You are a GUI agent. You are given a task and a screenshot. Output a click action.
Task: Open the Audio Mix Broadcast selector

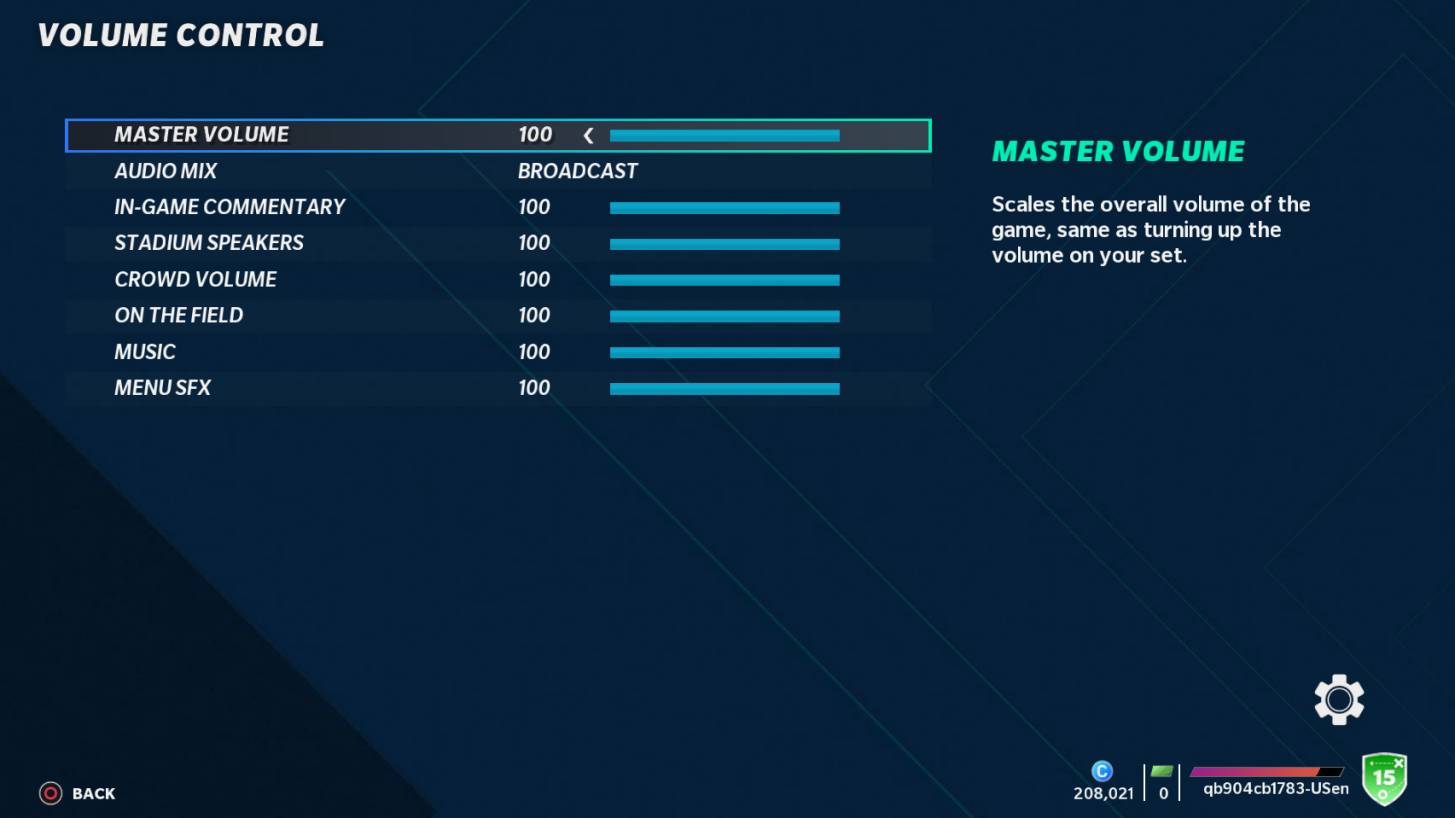(578, 170)
